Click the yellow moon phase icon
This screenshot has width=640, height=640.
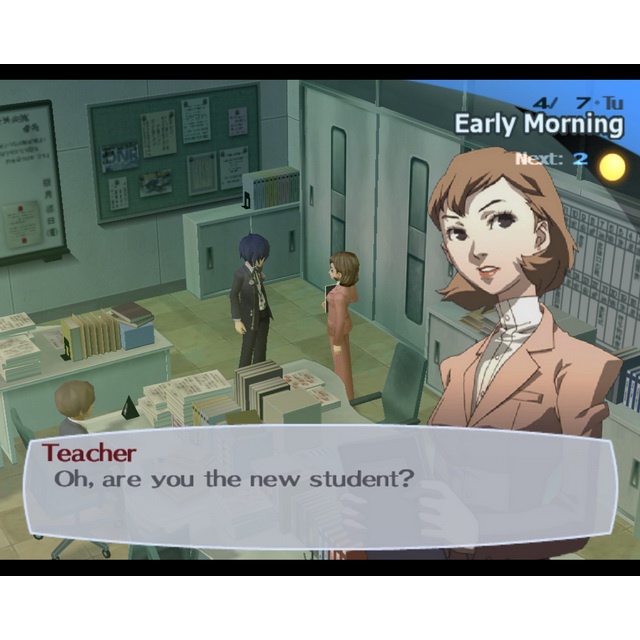(612, 165)
